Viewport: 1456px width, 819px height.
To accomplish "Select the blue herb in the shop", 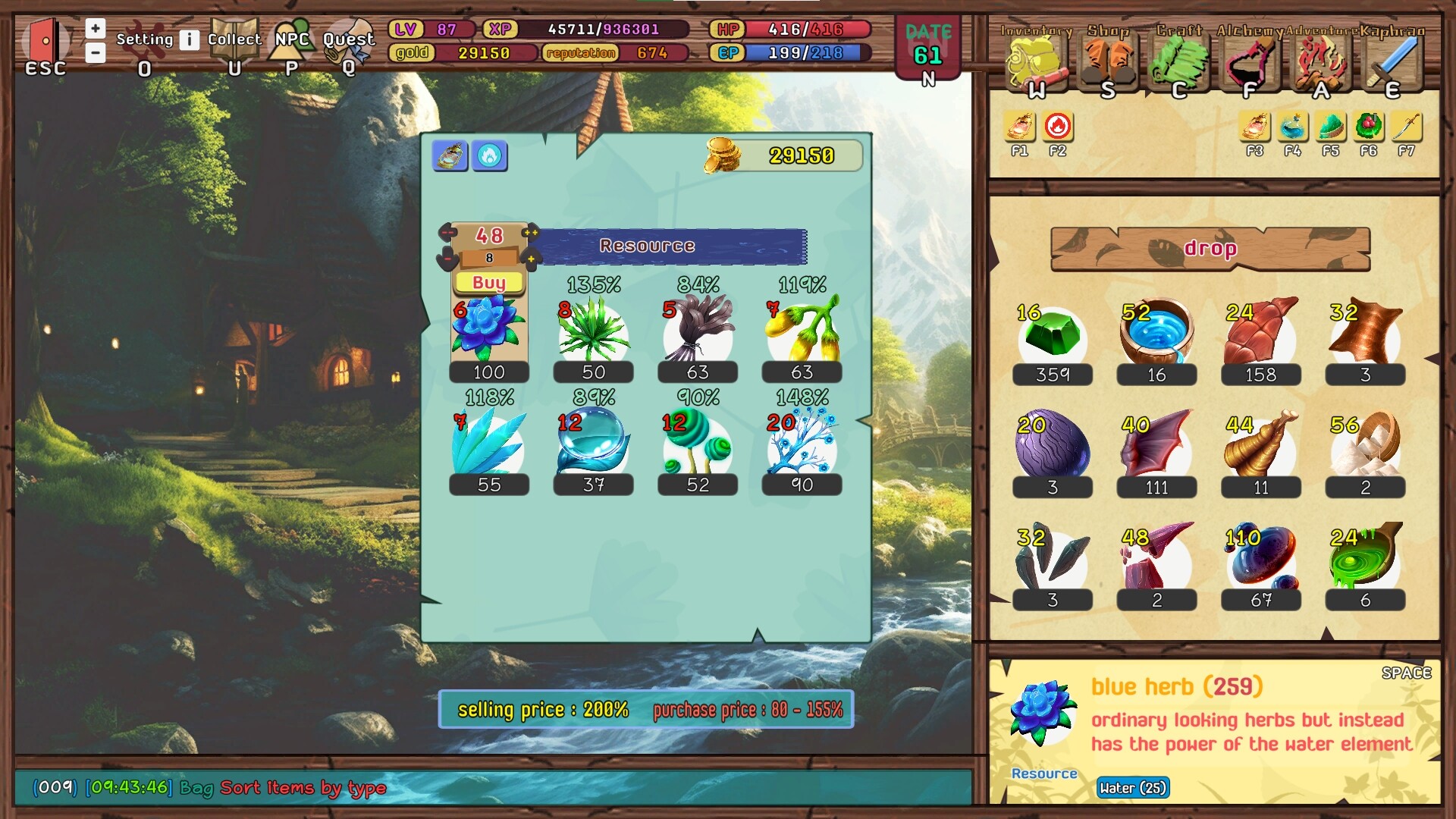I will click(489, 330).
